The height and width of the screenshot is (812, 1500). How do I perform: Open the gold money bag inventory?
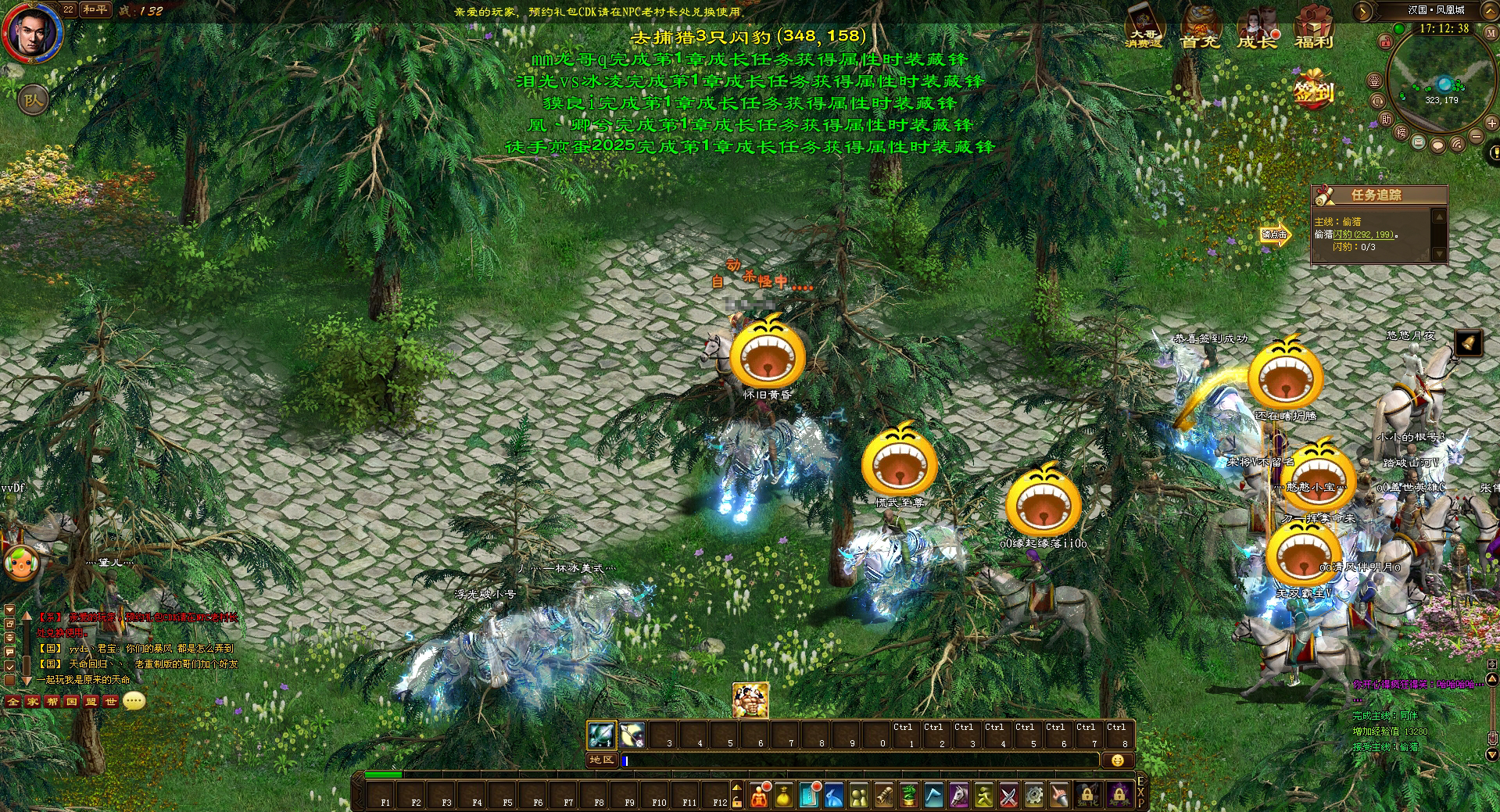784,796
